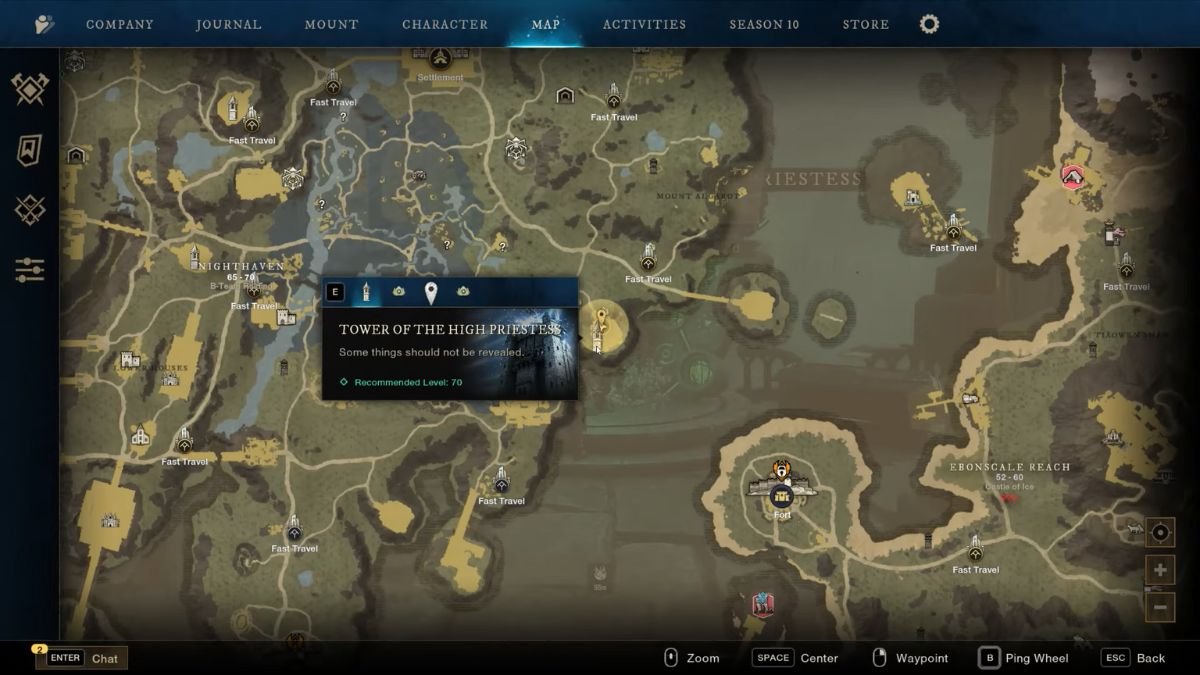Choose the waypoint pin tab in the popup
Image resolution: width=1200 pixels, height=675 pixels.
click(x=431, y=292)
